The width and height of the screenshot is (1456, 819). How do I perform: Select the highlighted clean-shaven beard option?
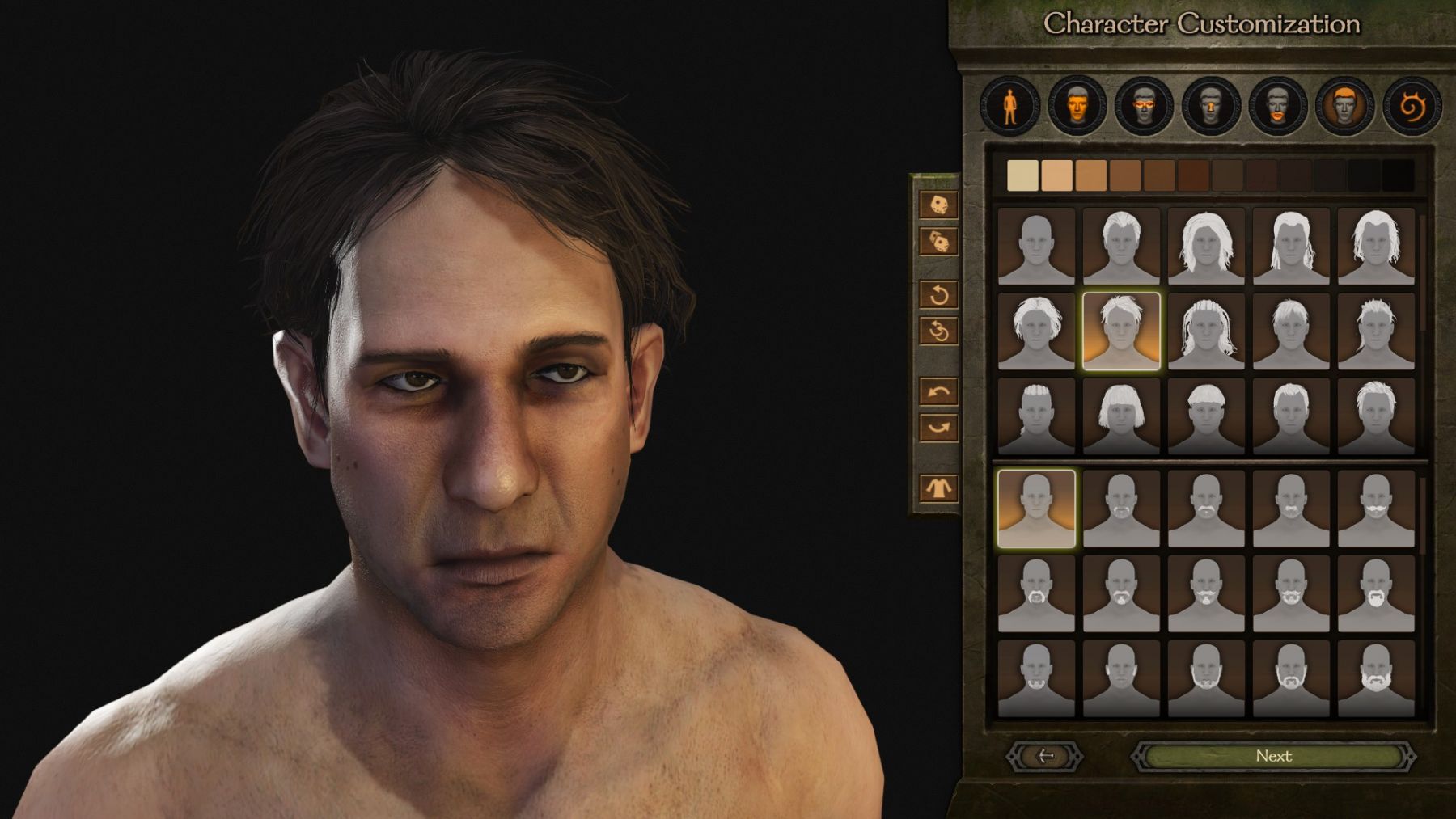pos(1036,509)
